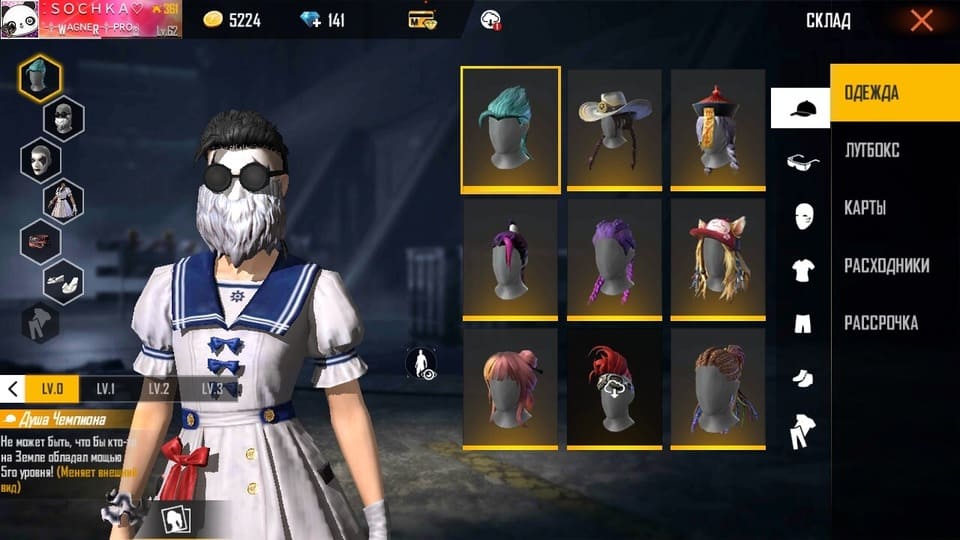Select the LV.1 level tab
Viewport: 960px width, 540px height.
pos(105,389)
